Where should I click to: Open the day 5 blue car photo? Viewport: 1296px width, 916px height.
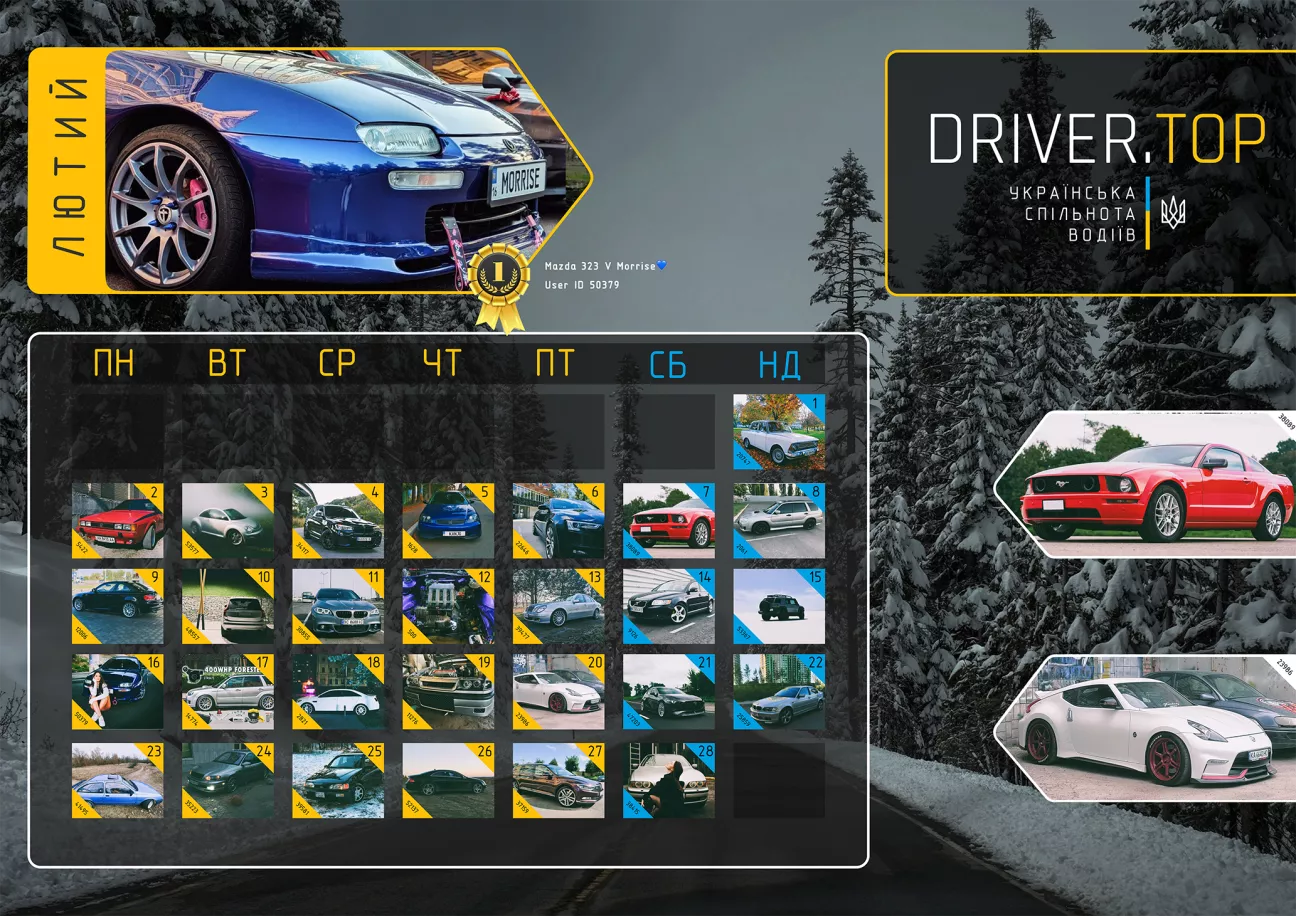click(448, 521)
